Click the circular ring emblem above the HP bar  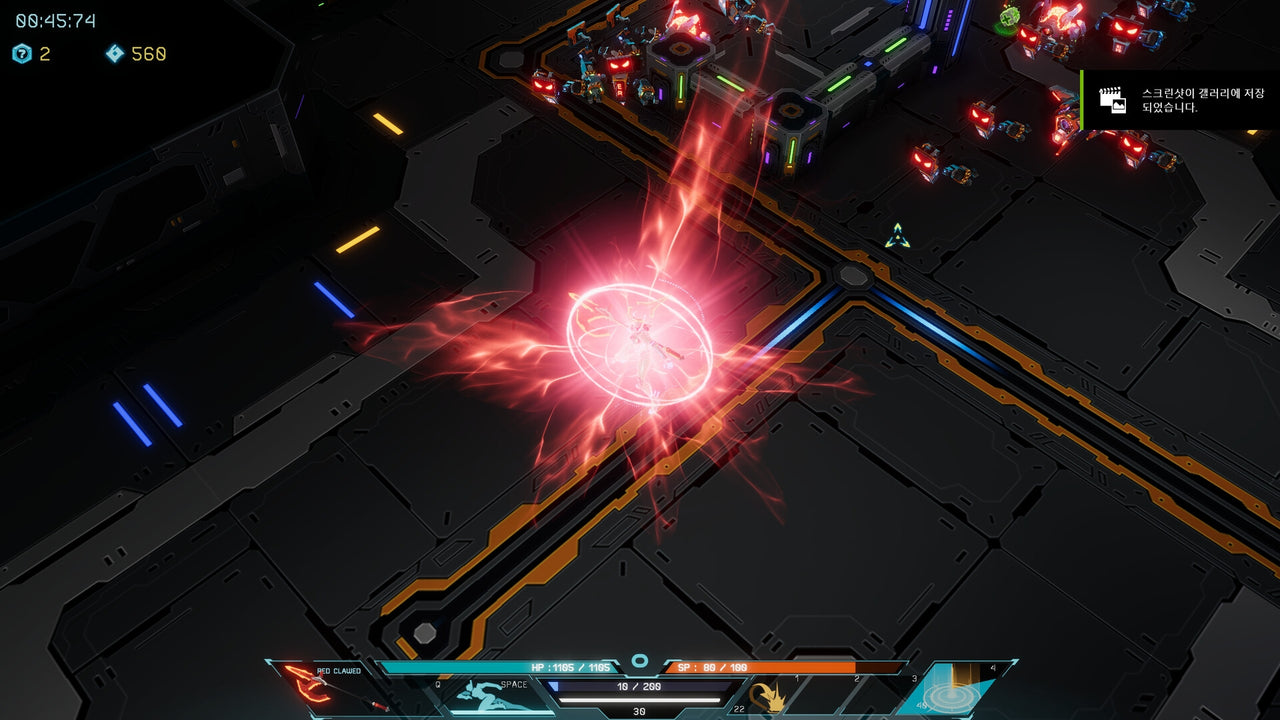[637, 659]
